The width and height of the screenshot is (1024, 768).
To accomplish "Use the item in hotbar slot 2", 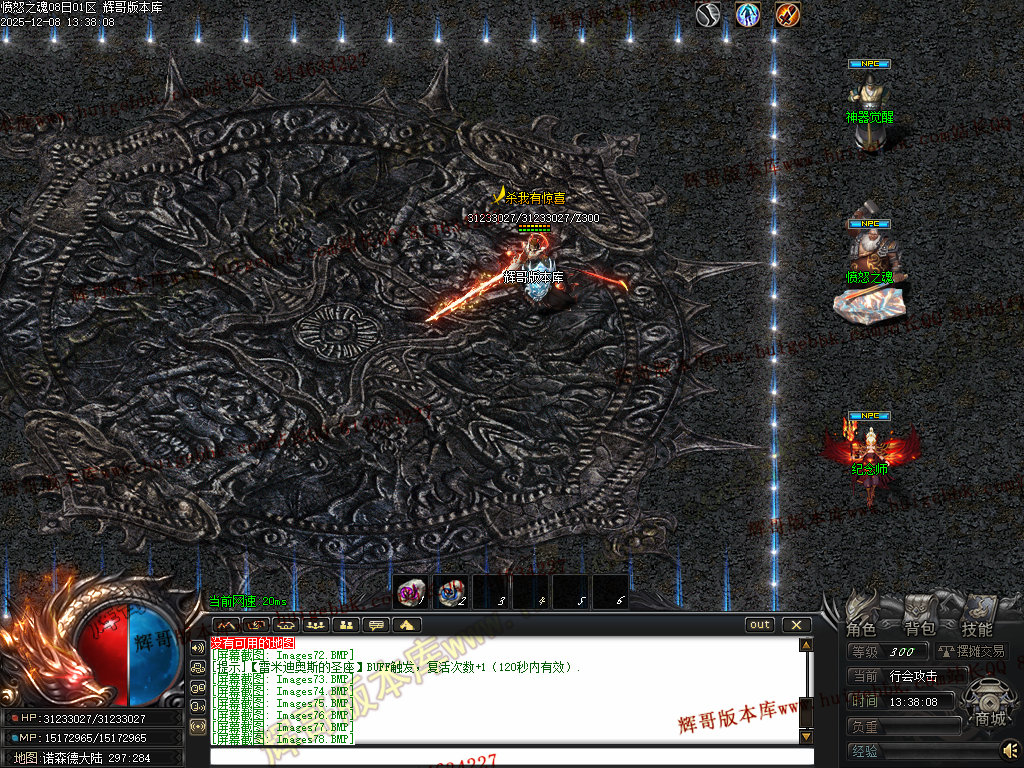I will (451, 593).
